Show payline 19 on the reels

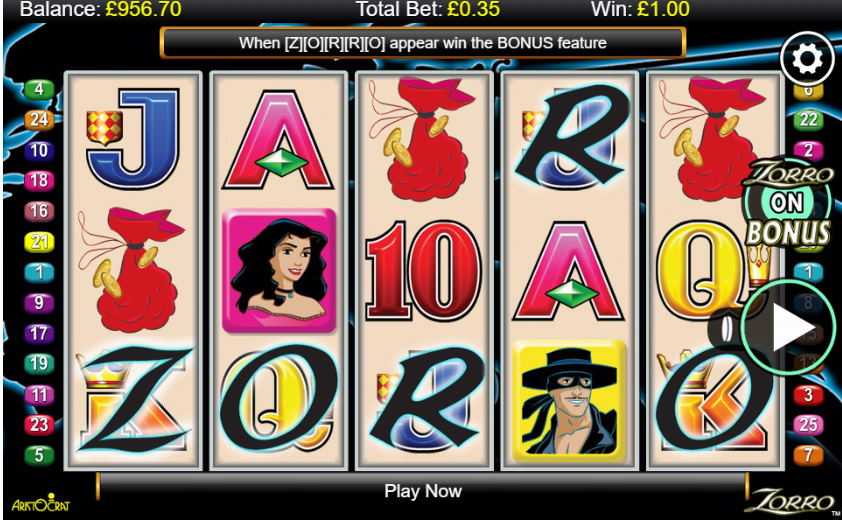point(39,363)
